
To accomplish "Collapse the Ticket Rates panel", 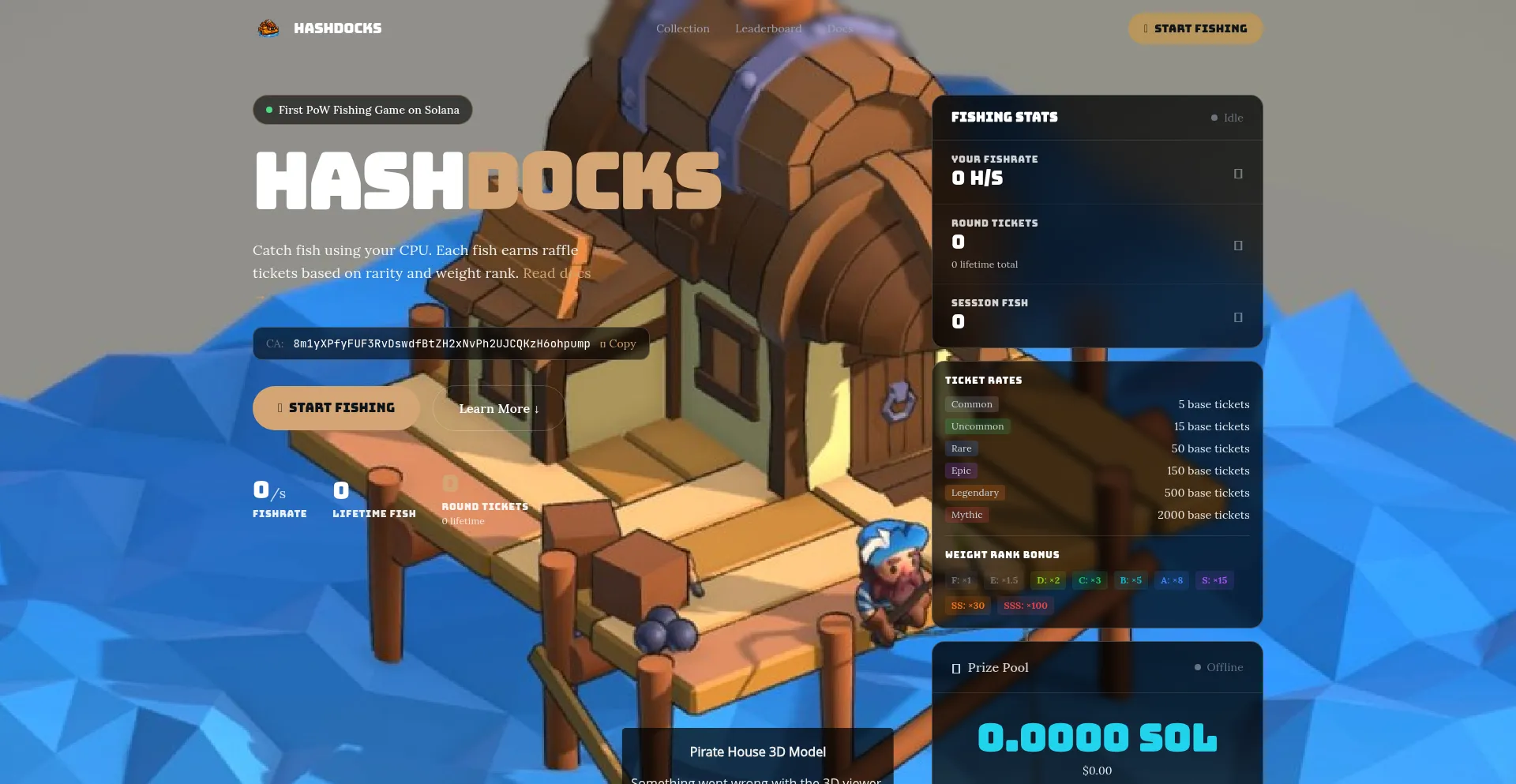I will pos(984,380).
